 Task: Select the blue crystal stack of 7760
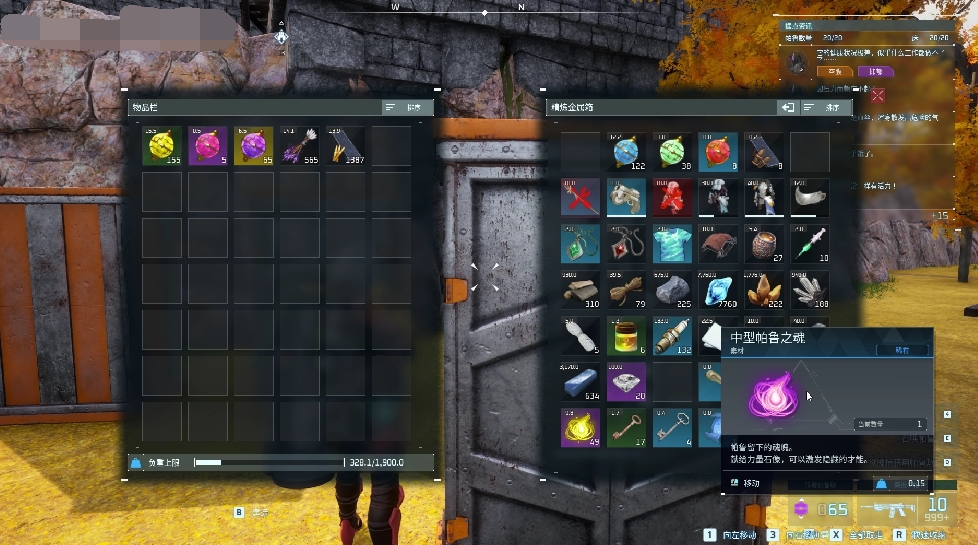pos(718,290)
